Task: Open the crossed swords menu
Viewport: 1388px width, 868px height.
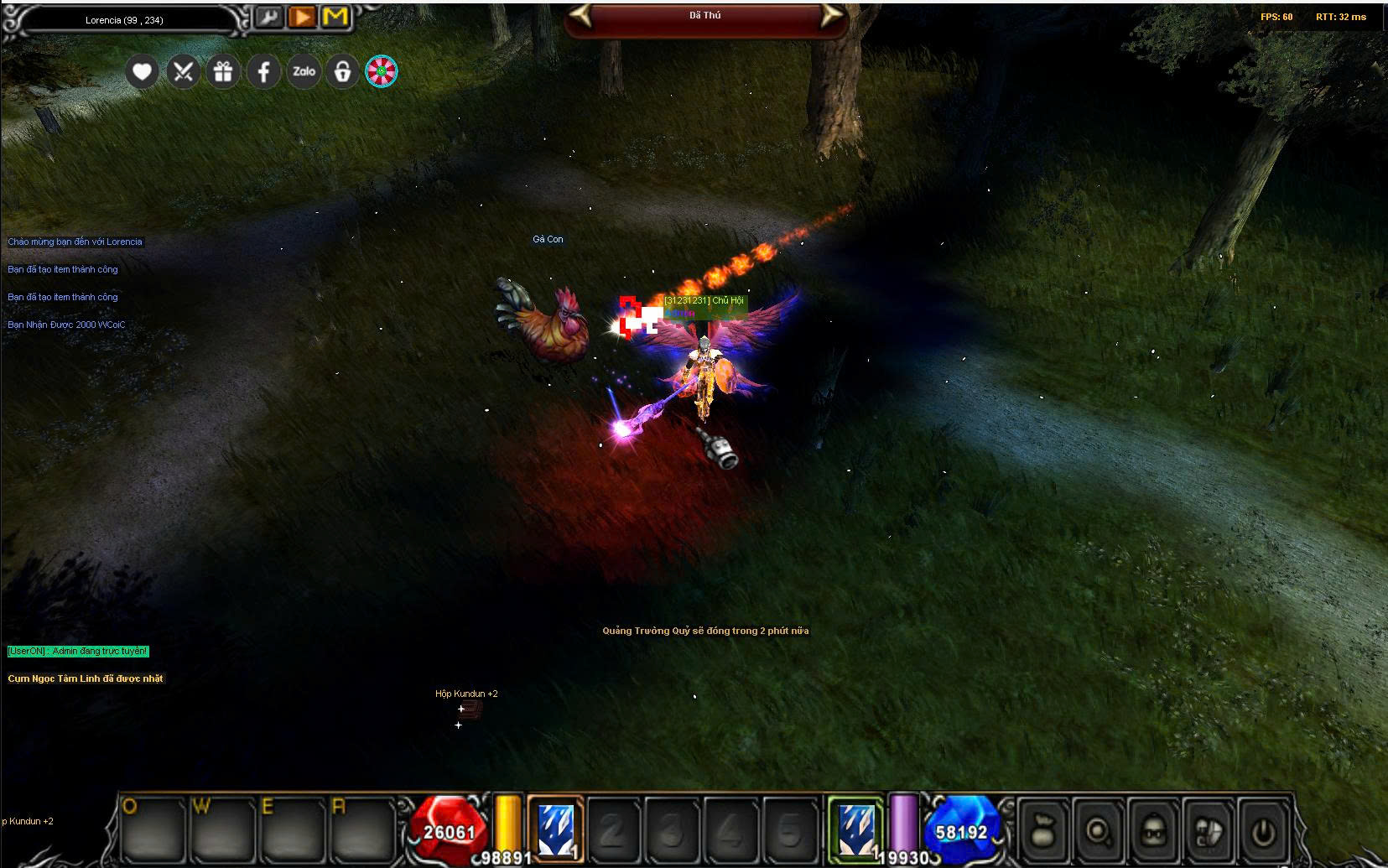Action: click(183, 72)
